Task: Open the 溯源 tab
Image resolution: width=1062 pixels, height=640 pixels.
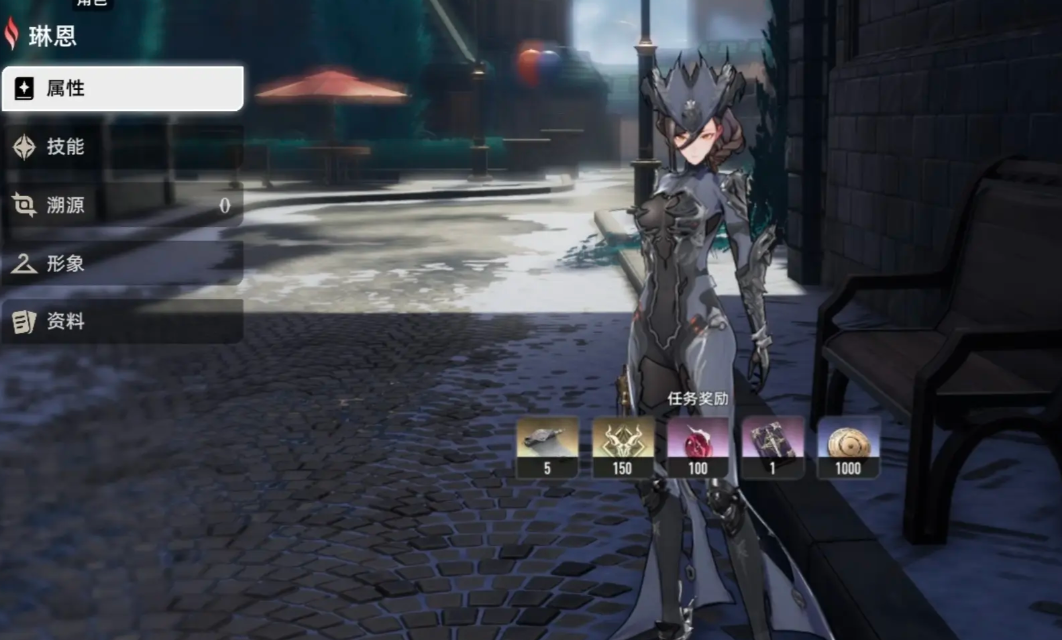Action: 122,205
